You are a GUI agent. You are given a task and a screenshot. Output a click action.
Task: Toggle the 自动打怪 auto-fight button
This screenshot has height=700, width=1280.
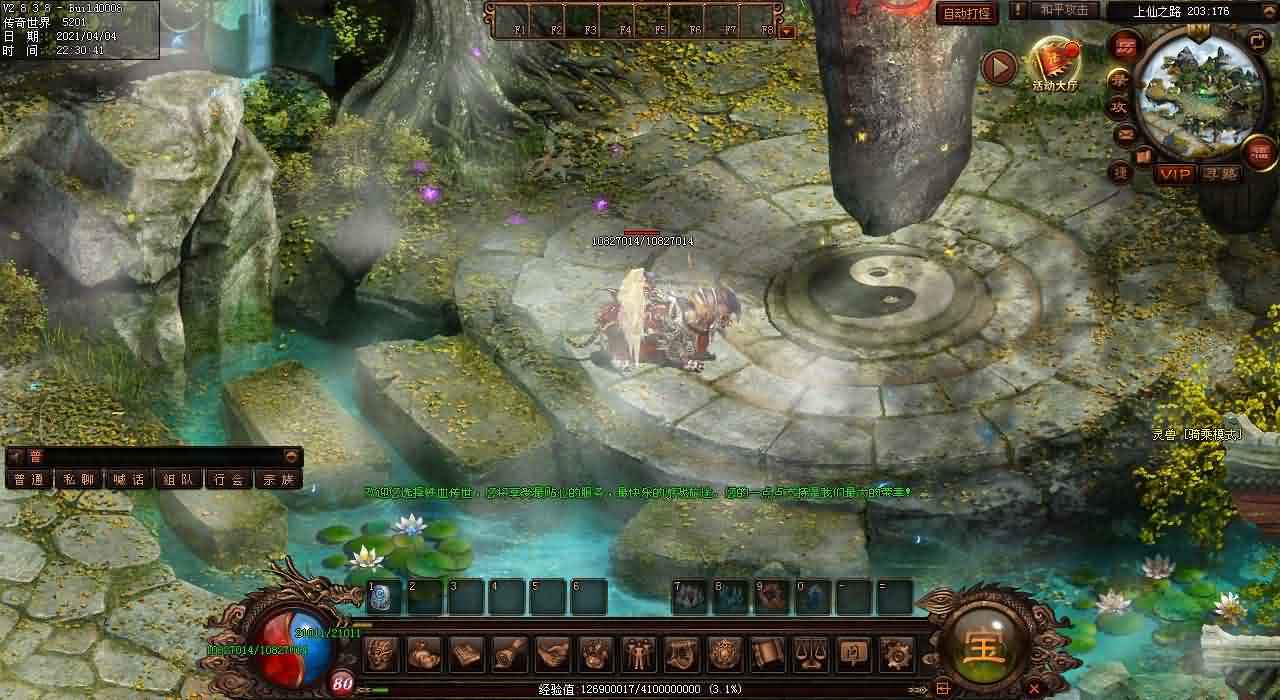967,13
